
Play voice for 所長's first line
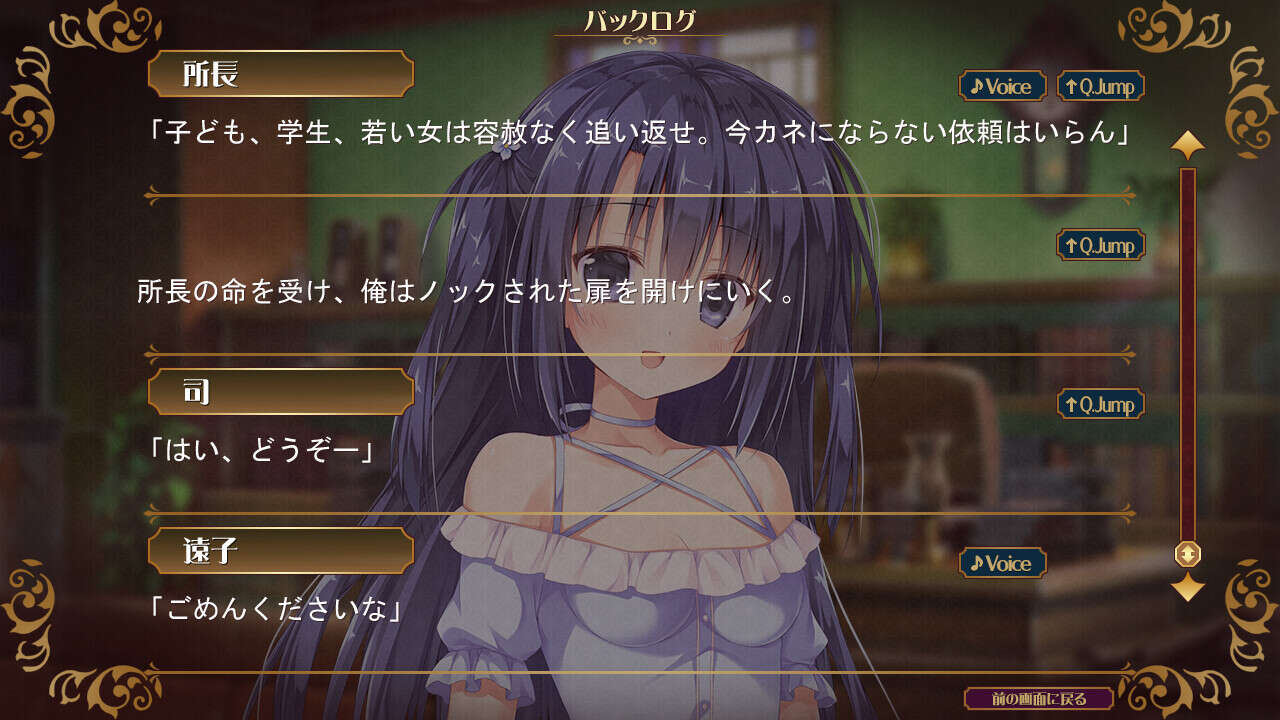(x=1002, y=86)
